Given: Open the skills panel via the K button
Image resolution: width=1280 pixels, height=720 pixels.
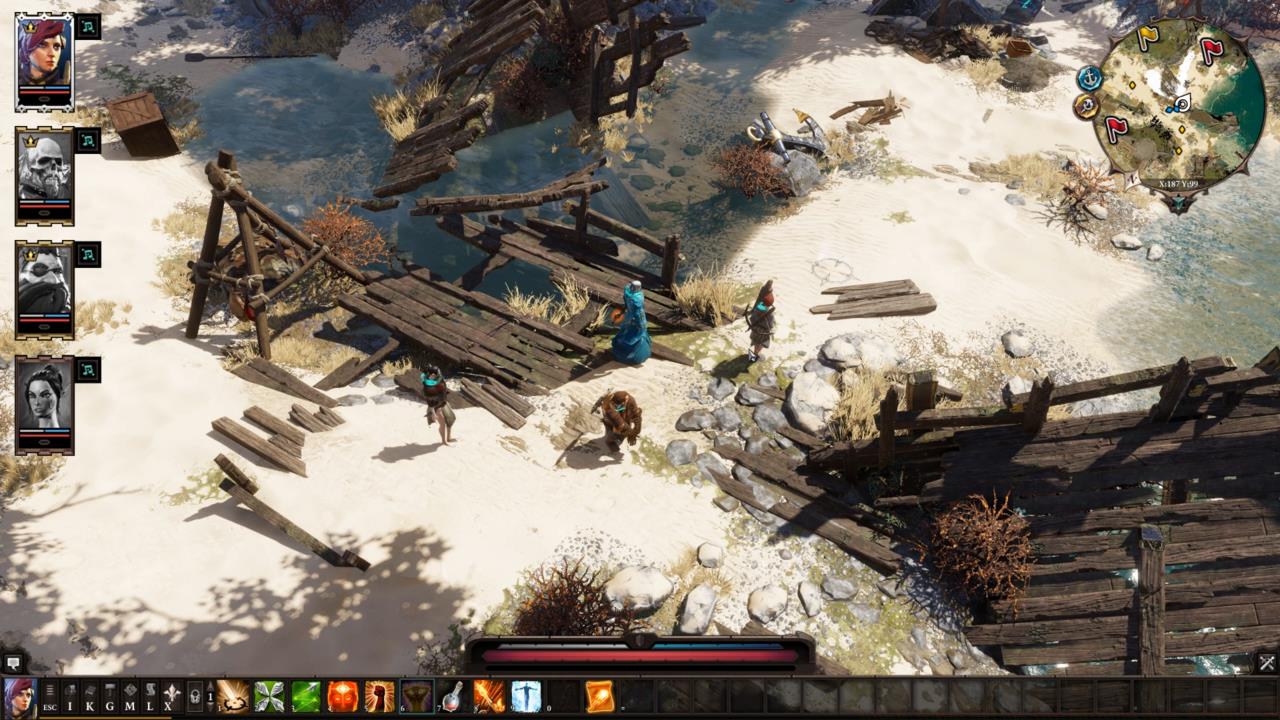Looking at the screenshot, I should pos(90,696).
